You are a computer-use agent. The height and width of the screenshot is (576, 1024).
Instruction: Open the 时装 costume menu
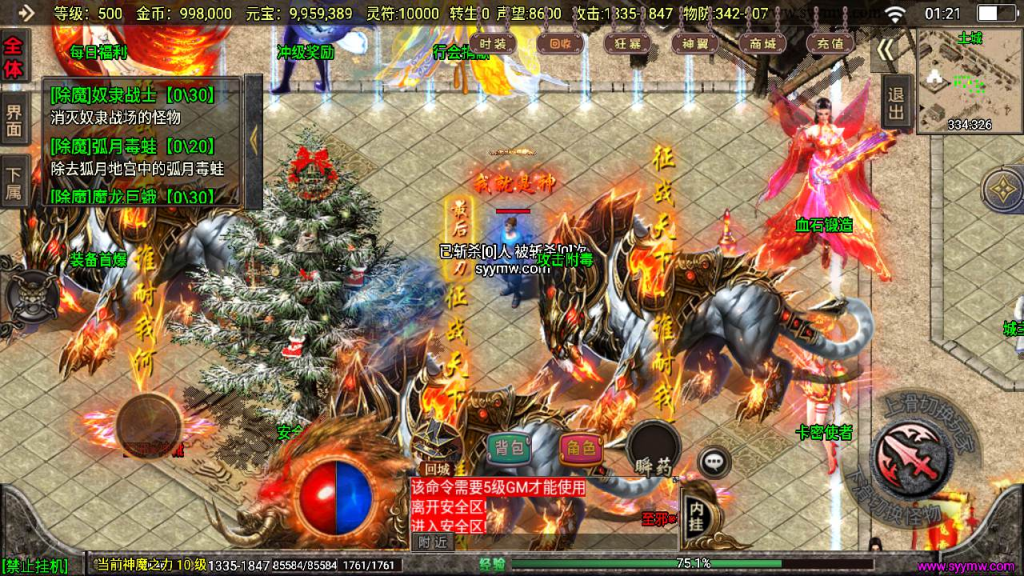click(x=492, y=44)
